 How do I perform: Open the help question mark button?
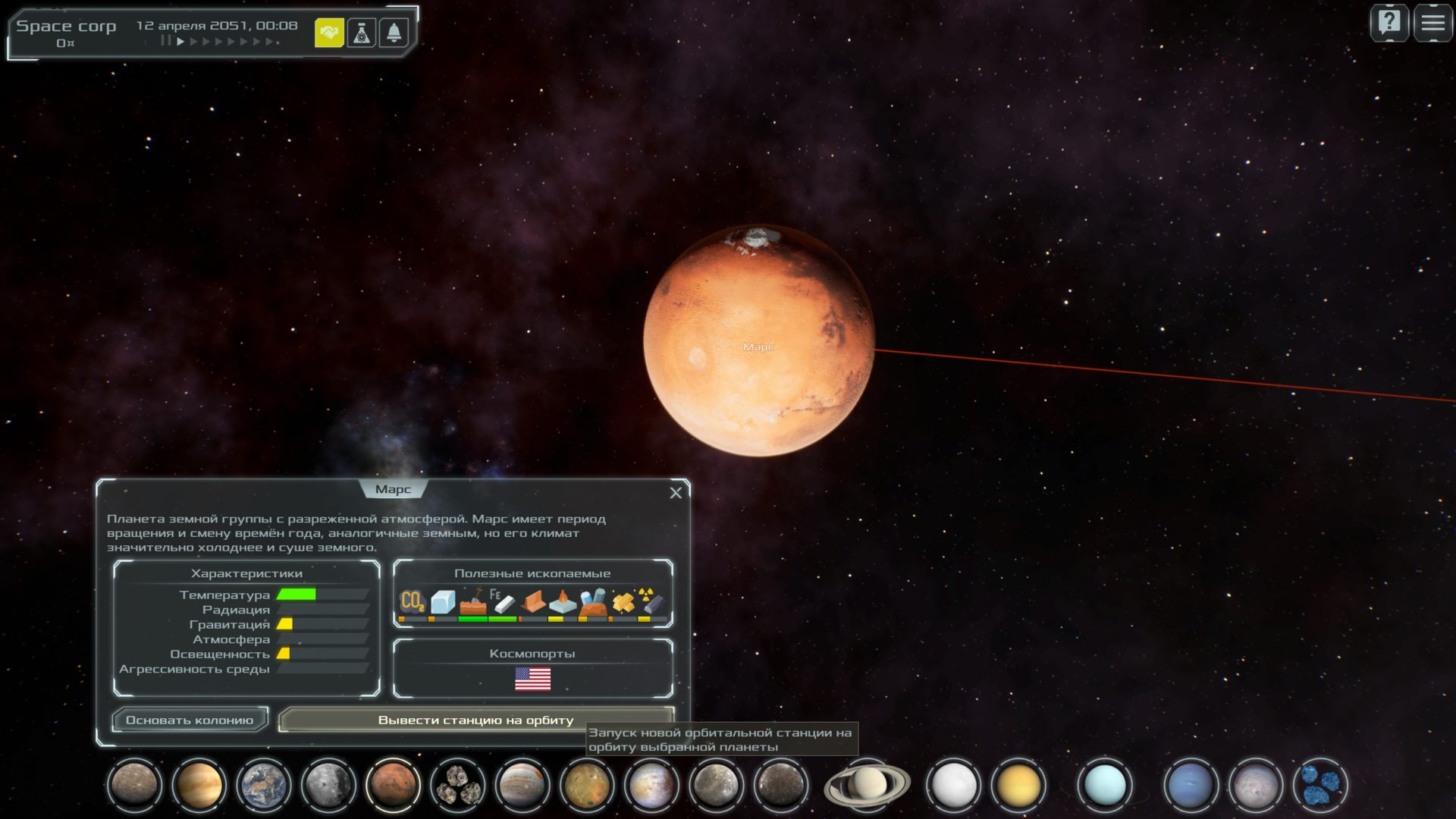click(x=1389, y=23)
